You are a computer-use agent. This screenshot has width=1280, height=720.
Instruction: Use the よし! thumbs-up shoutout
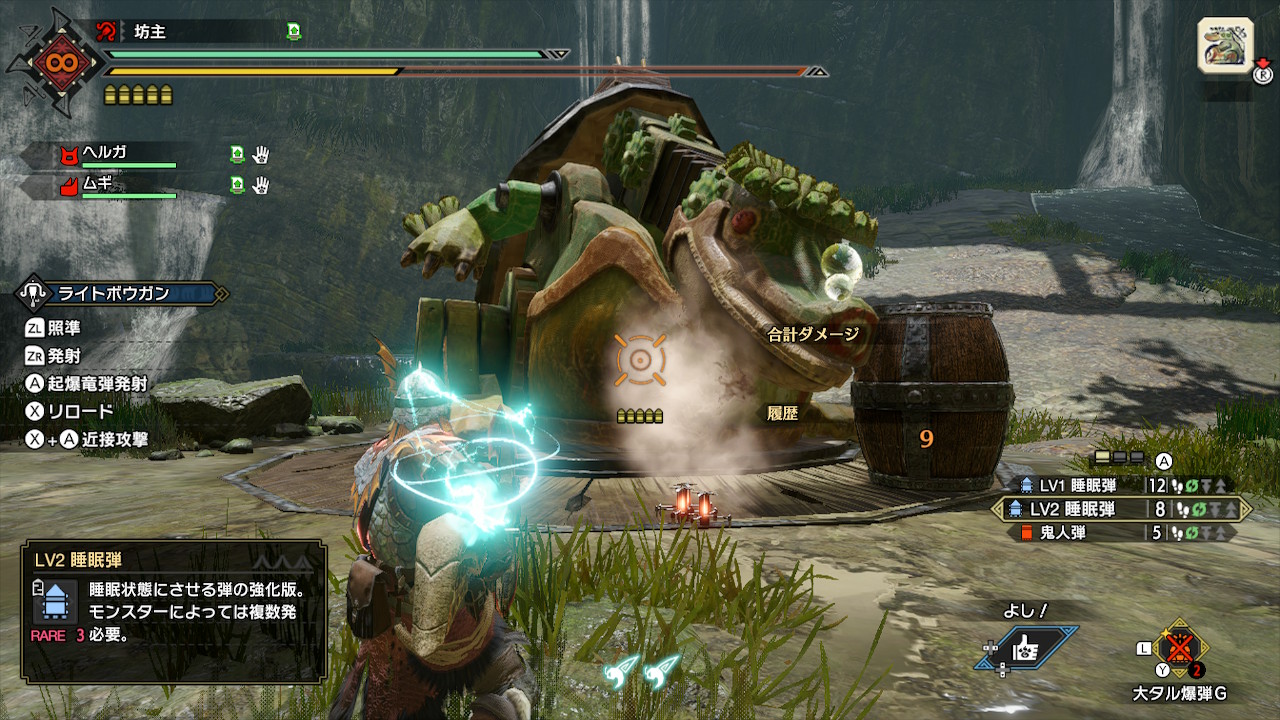[x=1026, y=647]
